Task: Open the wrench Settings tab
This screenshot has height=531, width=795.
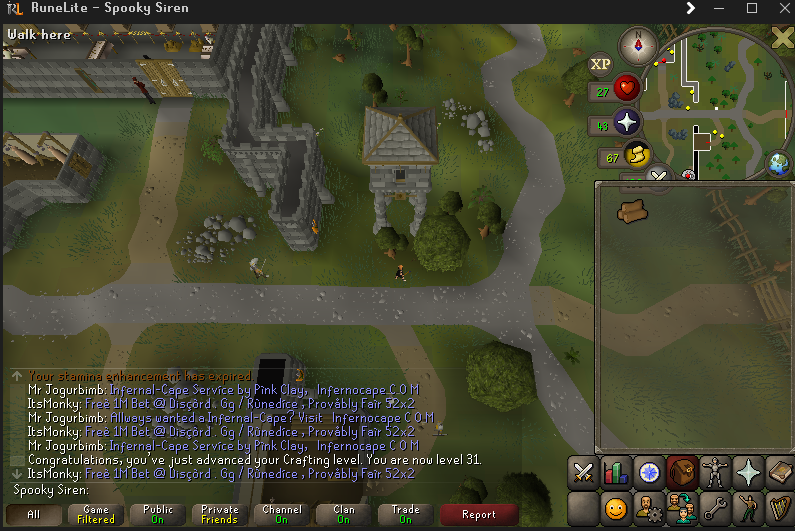Action: 716,507
